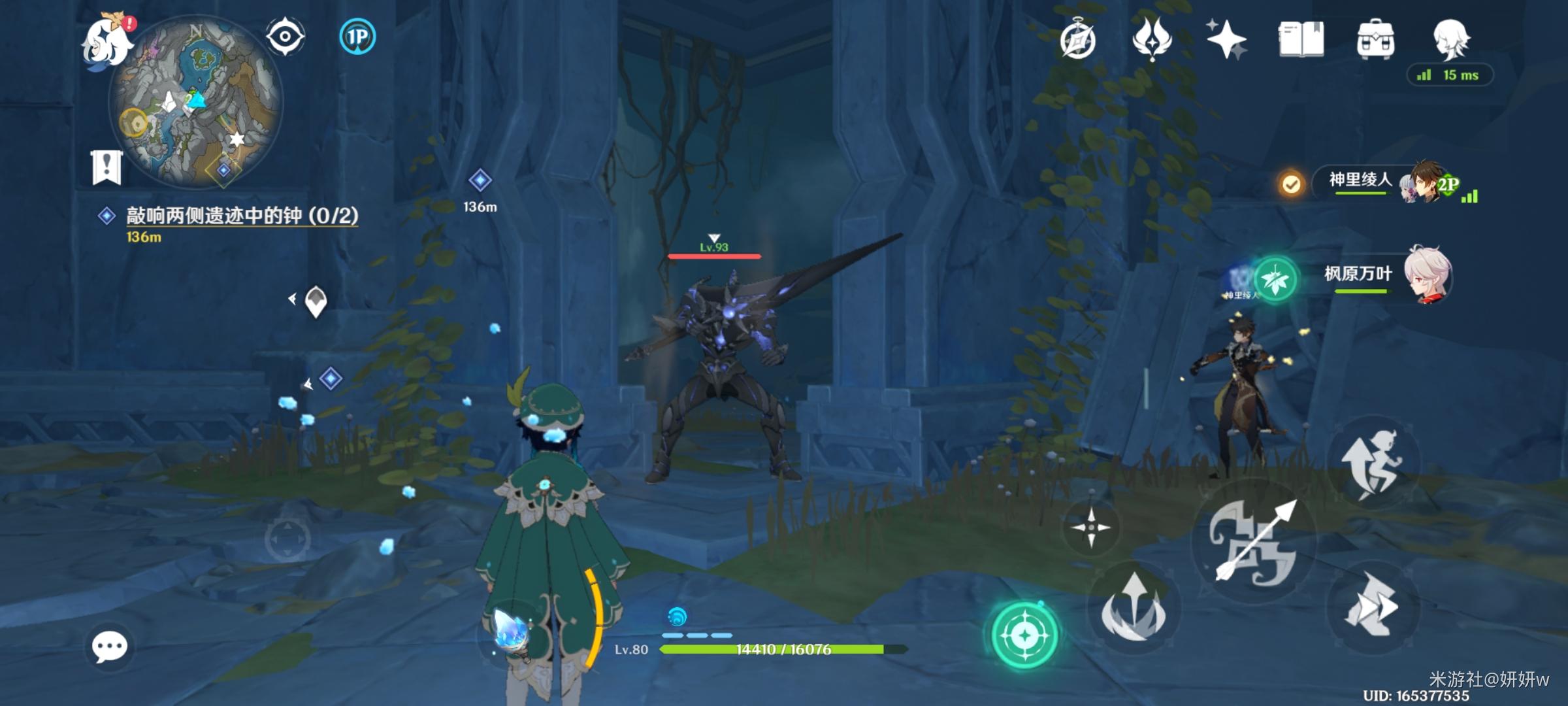1568x706 pixels.
Task: Open the chat speech bubble
Action: [109, 647]
